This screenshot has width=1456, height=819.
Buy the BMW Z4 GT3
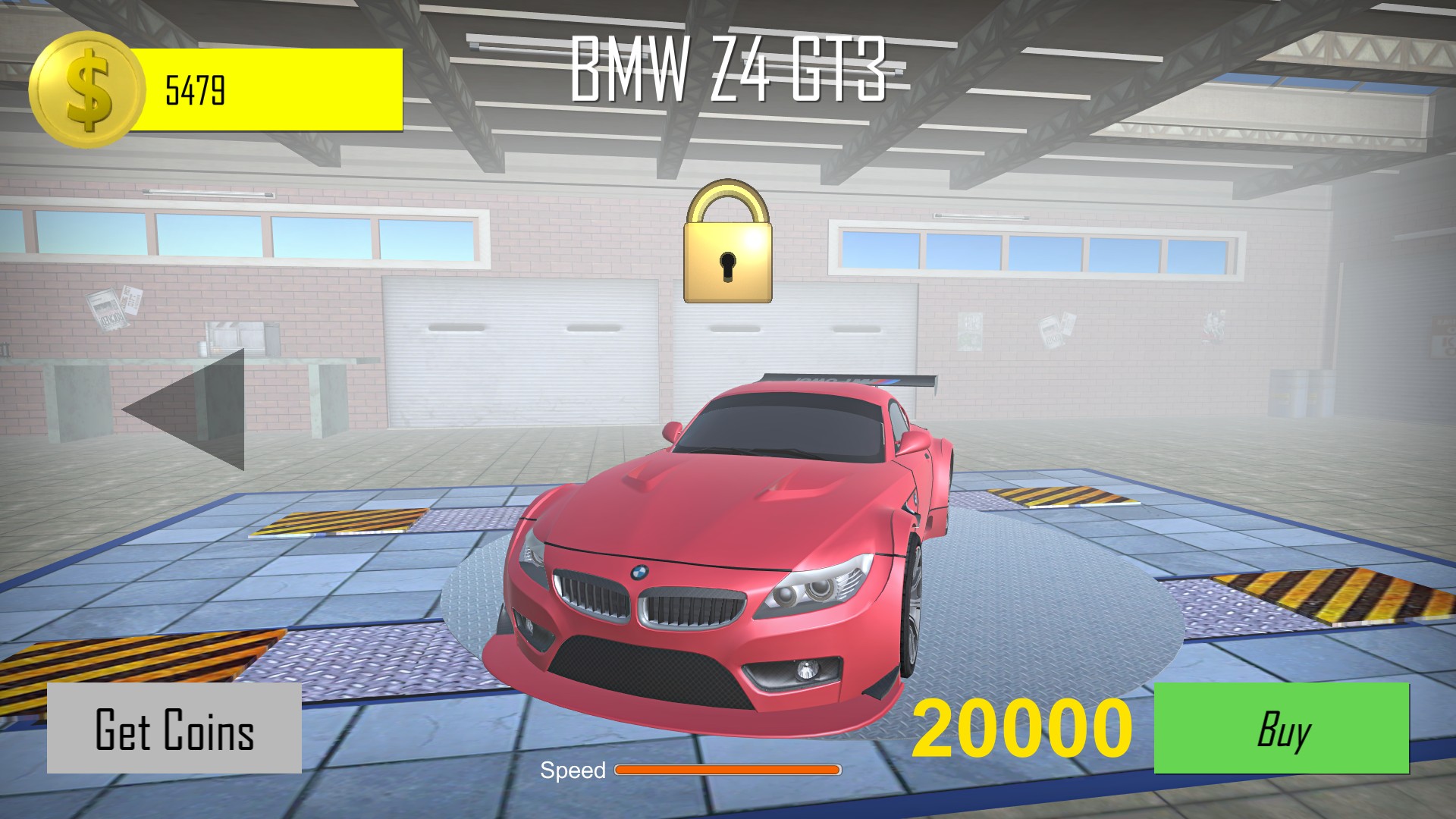(x=1281, y=728)
